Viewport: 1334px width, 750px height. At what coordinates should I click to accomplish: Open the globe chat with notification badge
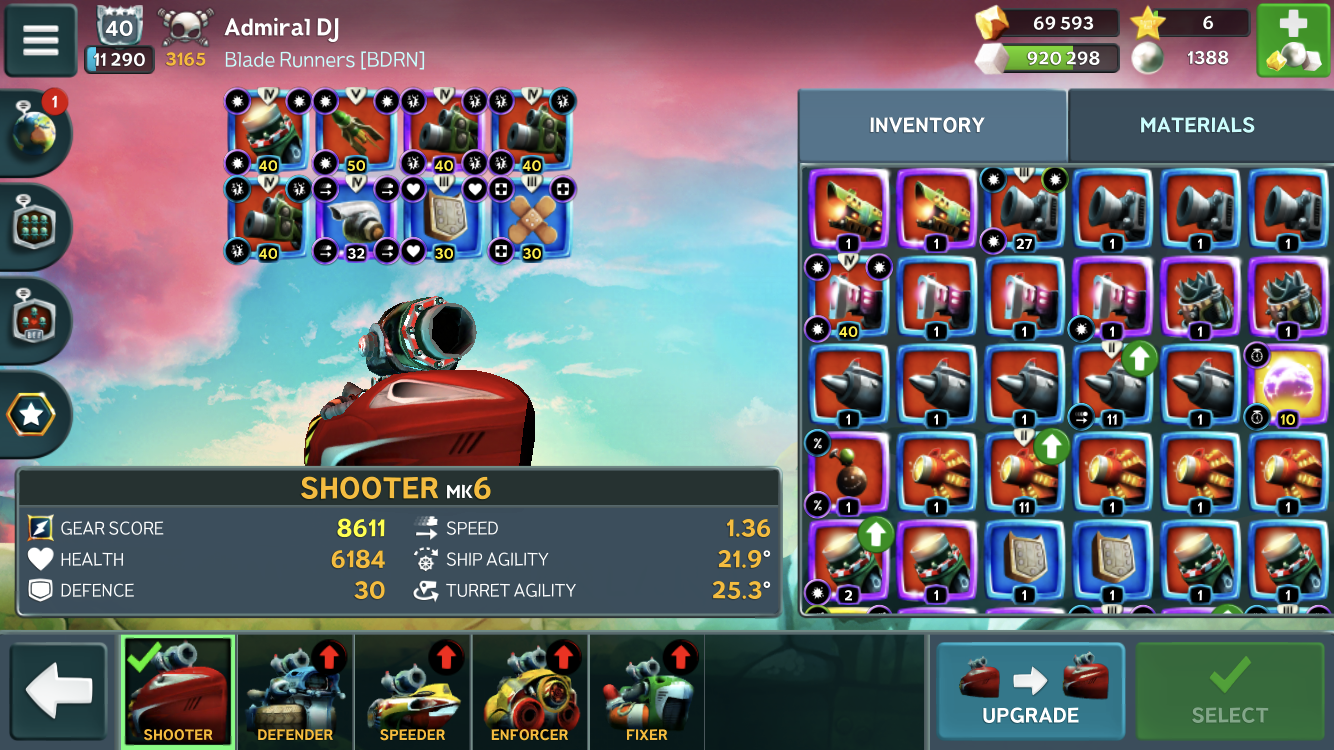tap(34, 131)
